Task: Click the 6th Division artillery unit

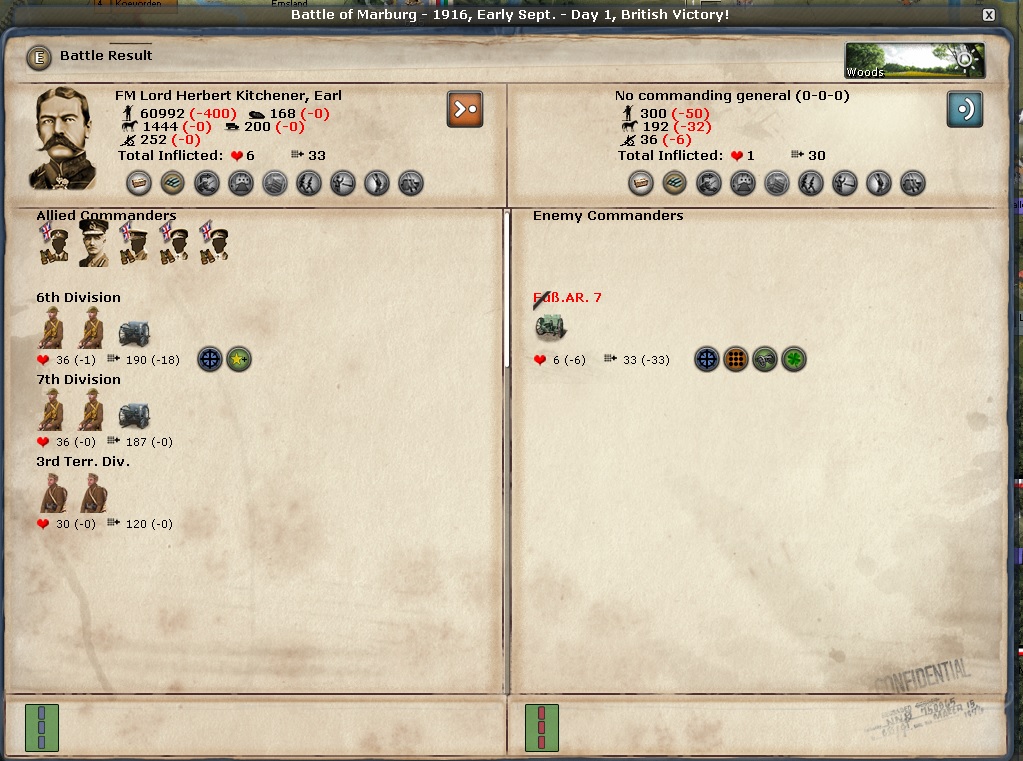Action: click(x=133, y=331)
